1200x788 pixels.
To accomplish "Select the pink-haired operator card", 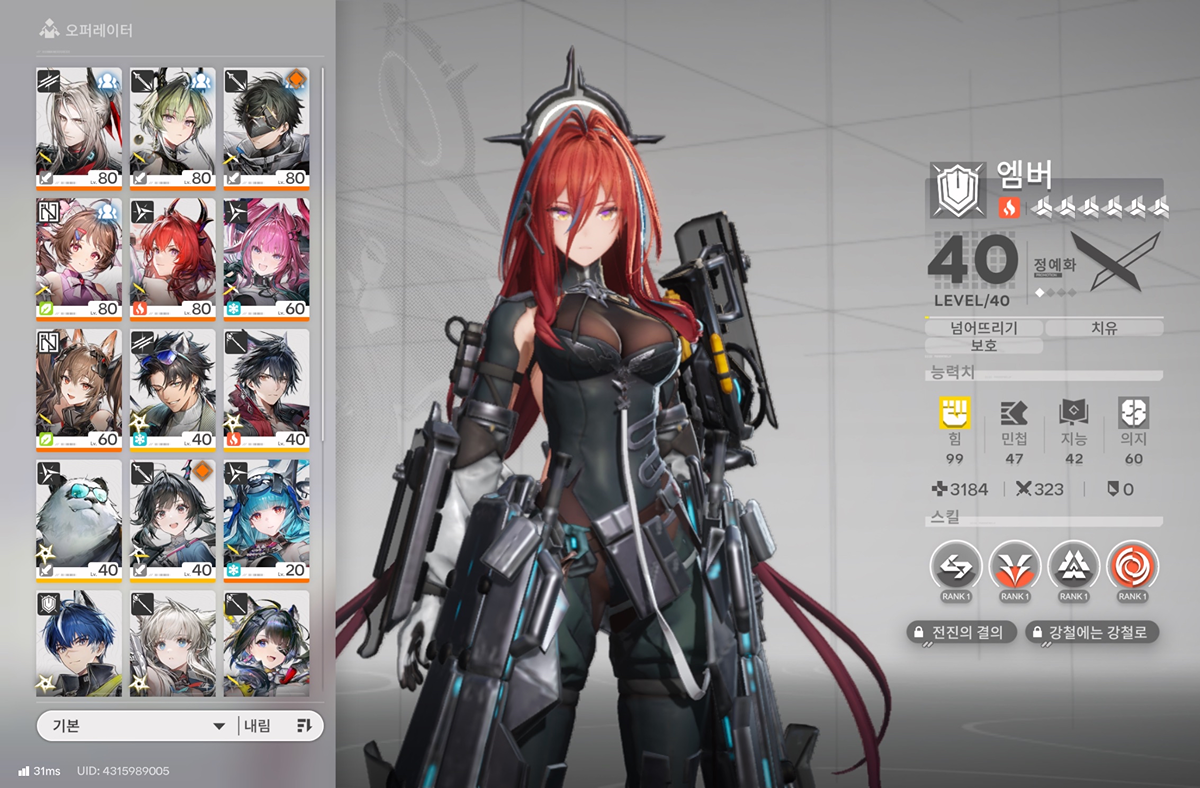I will [266, 258].
